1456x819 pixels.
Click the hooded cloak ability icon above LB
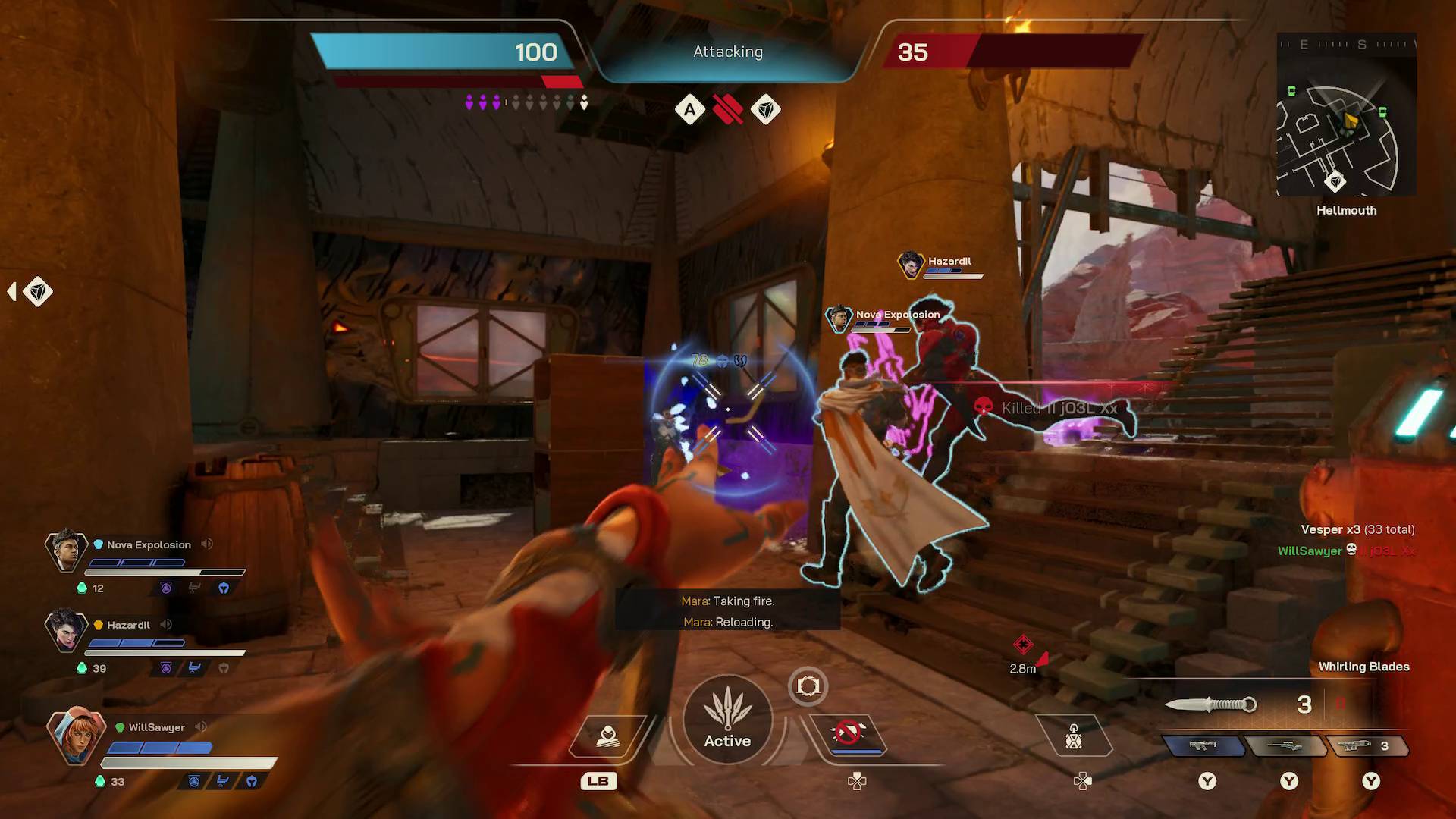[x=607, y=736]
